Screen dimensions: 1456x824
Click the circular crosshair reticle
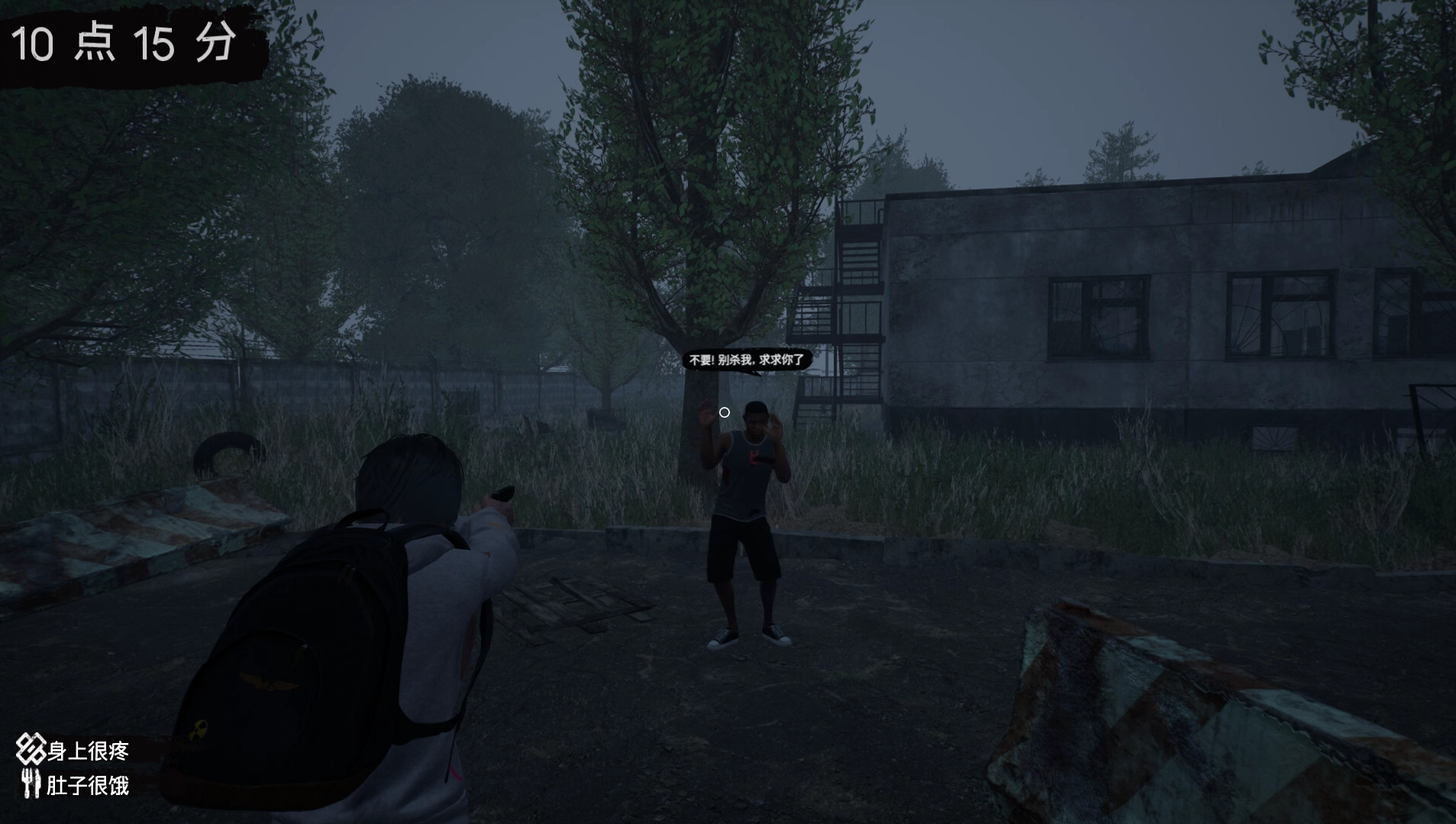point(725,412)
